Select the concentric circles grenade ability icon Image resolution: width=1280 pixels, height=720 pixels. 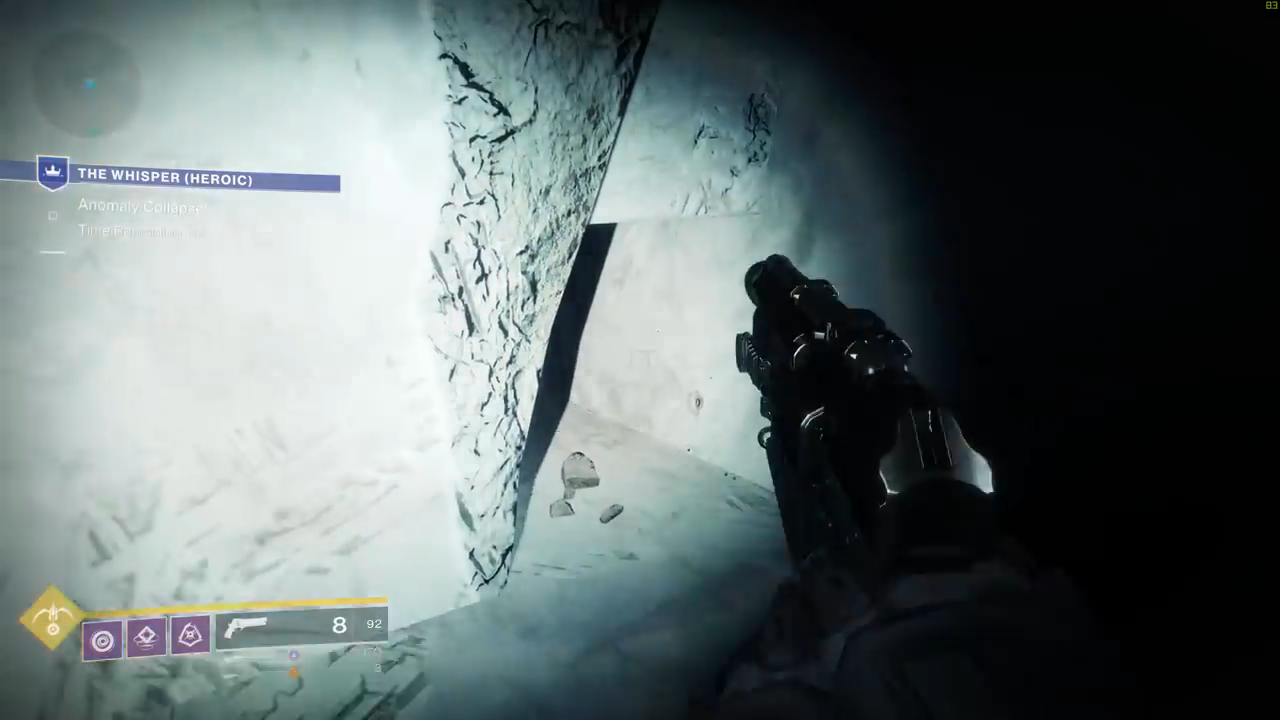102,639
